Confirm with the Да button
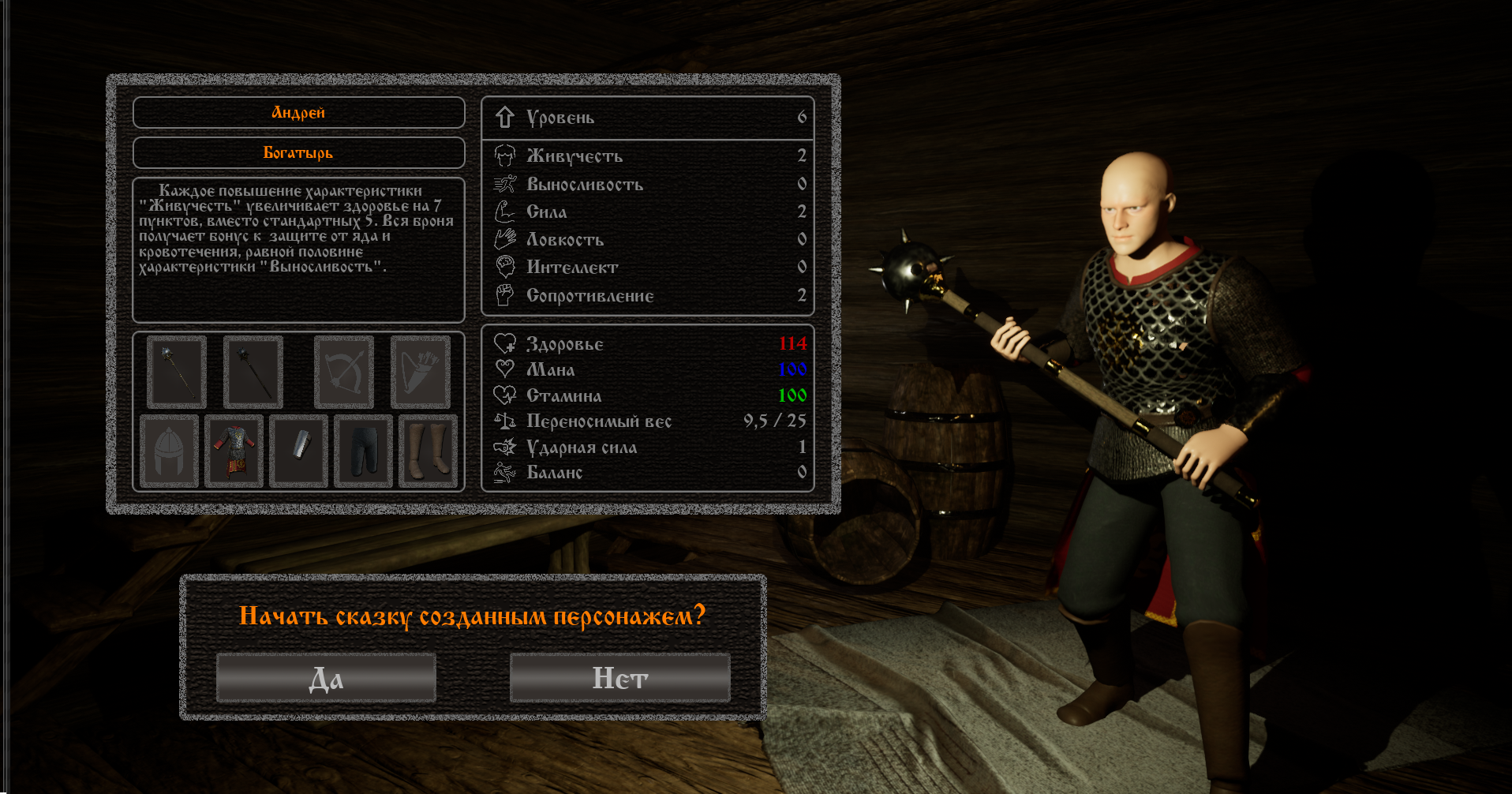Image resolution: width=1512 pixels, height=794 pixels. click(326, 678)
